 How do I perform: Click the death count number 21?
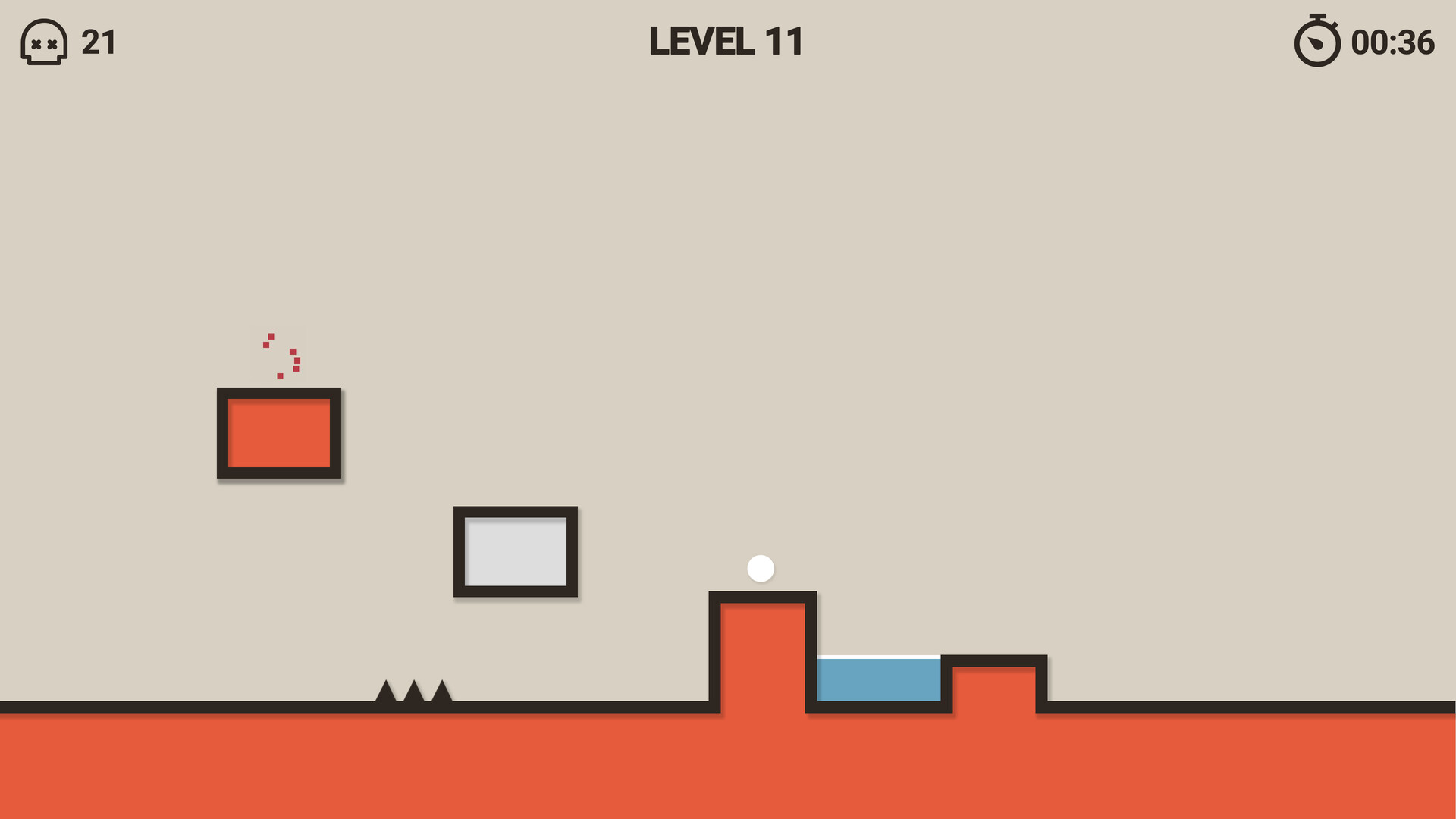tap(99, 43)
